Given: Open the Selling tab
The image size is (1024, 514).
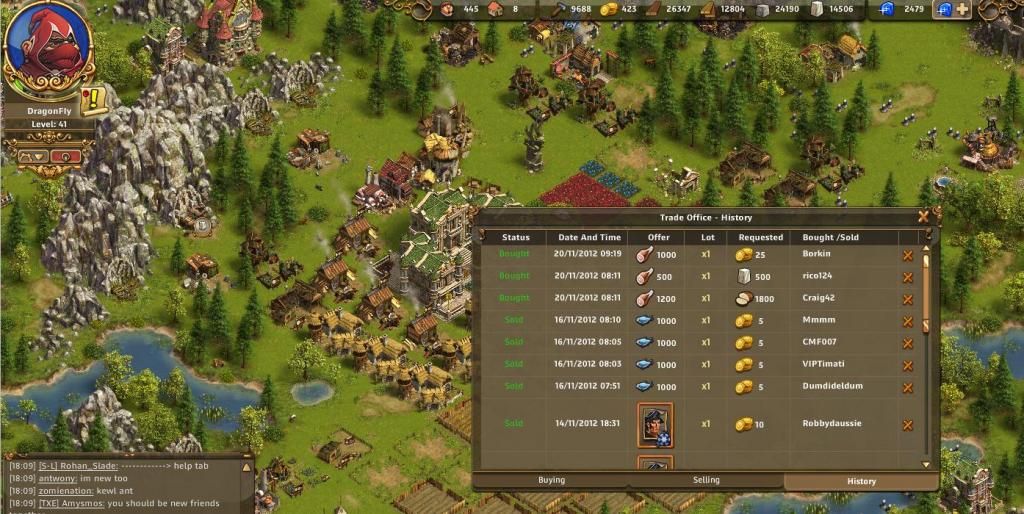Looking at the screenshot, I should (x=706, y=481).
